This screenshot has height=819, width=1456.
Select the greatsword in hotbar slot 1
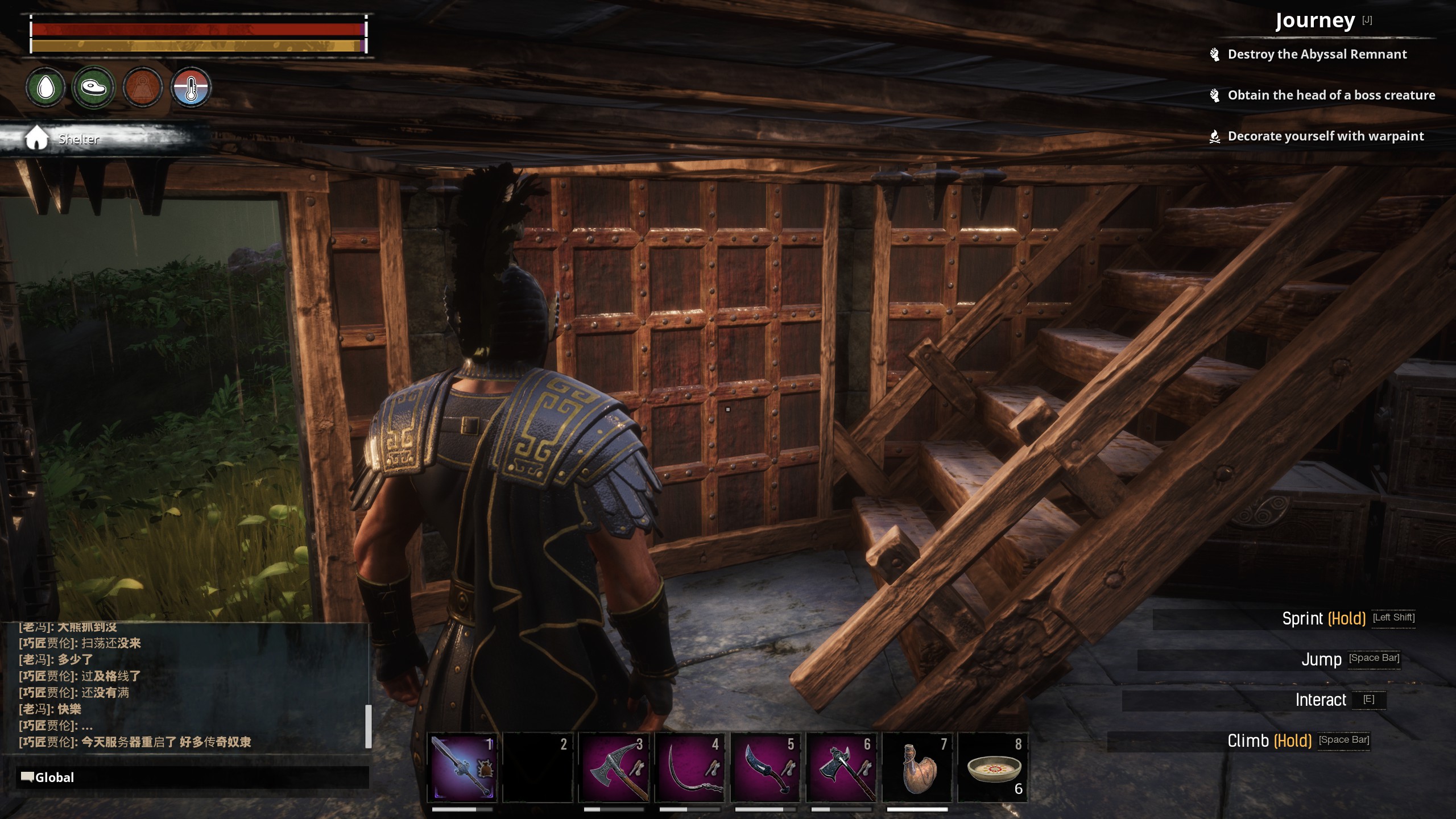(x=462, y=767)
